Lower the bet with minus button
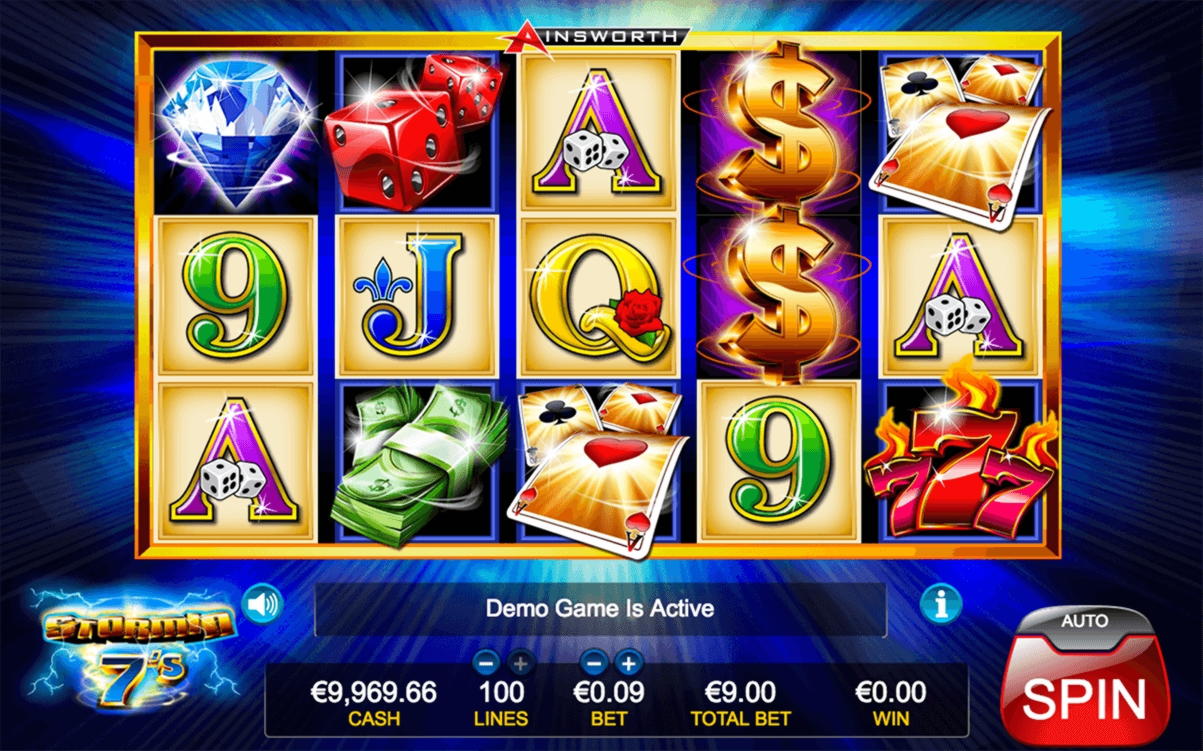This screenshot has height=751, width=1203. click(x=594, y=661)
